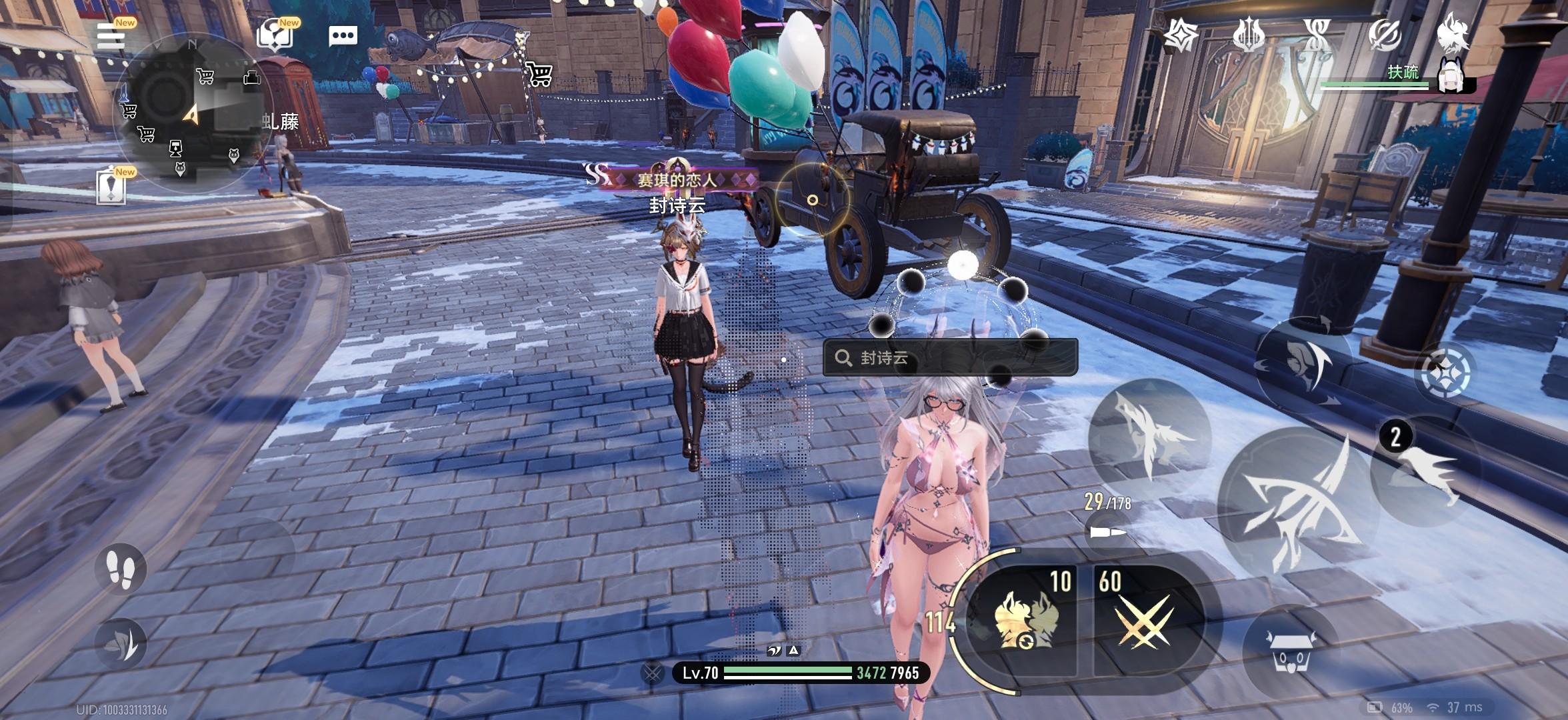
Task: Open the trident emblem icon in top bar
Action: [1249, 35]
